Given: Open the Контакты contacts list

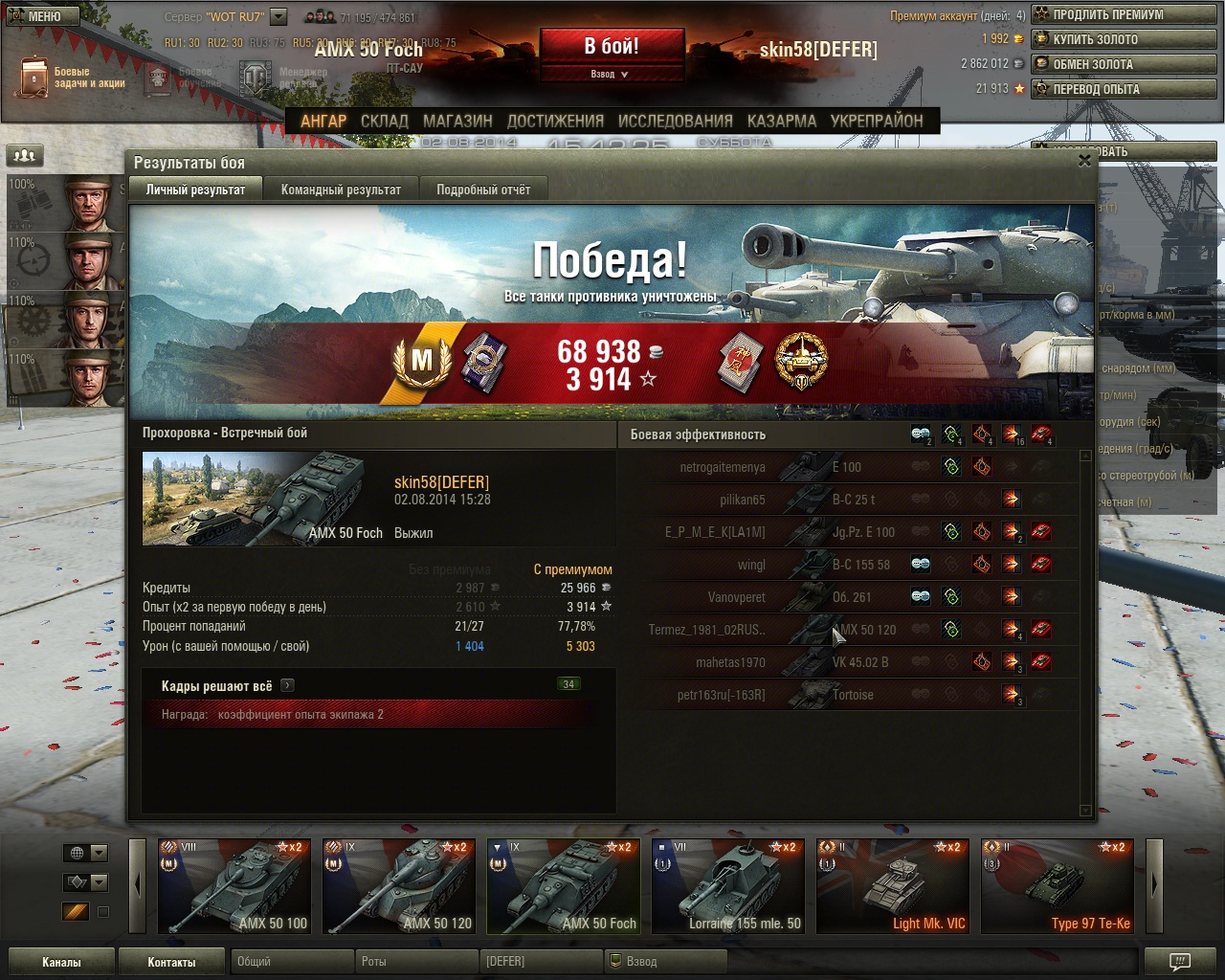Looking at the screenshot, I should coord(171,962).
